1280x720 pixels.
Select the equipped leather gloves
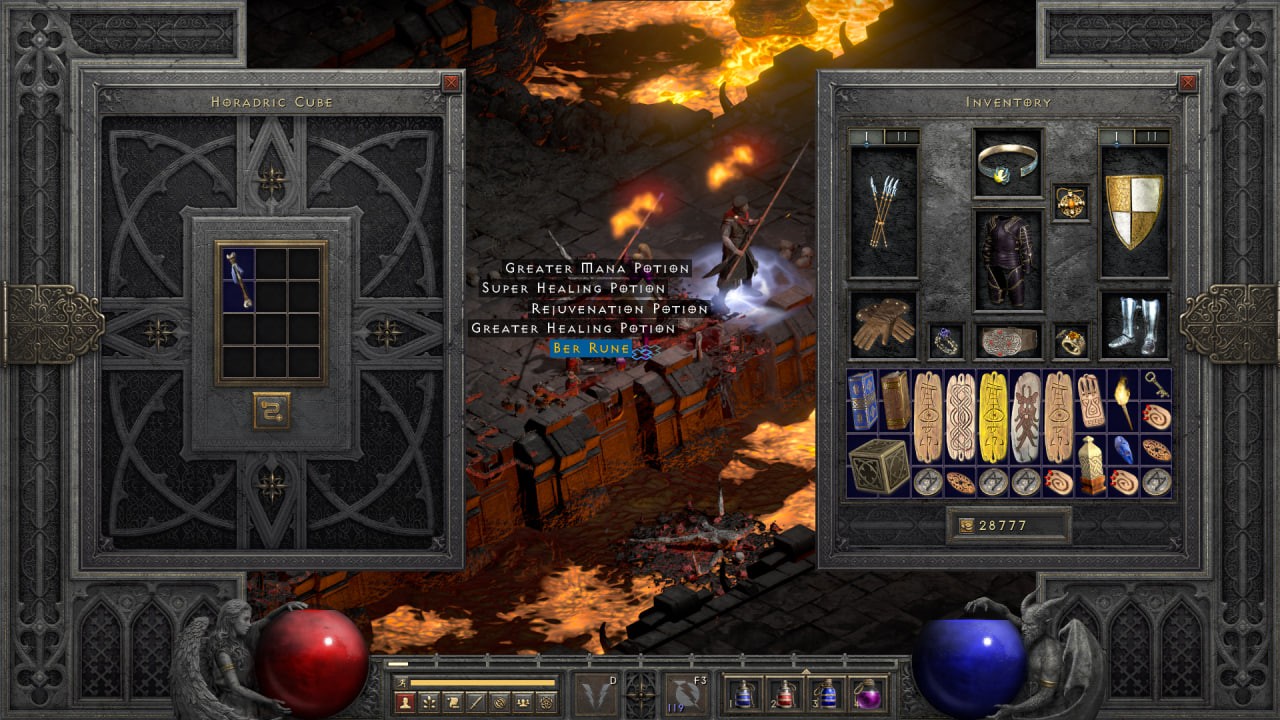pos(883,325)
